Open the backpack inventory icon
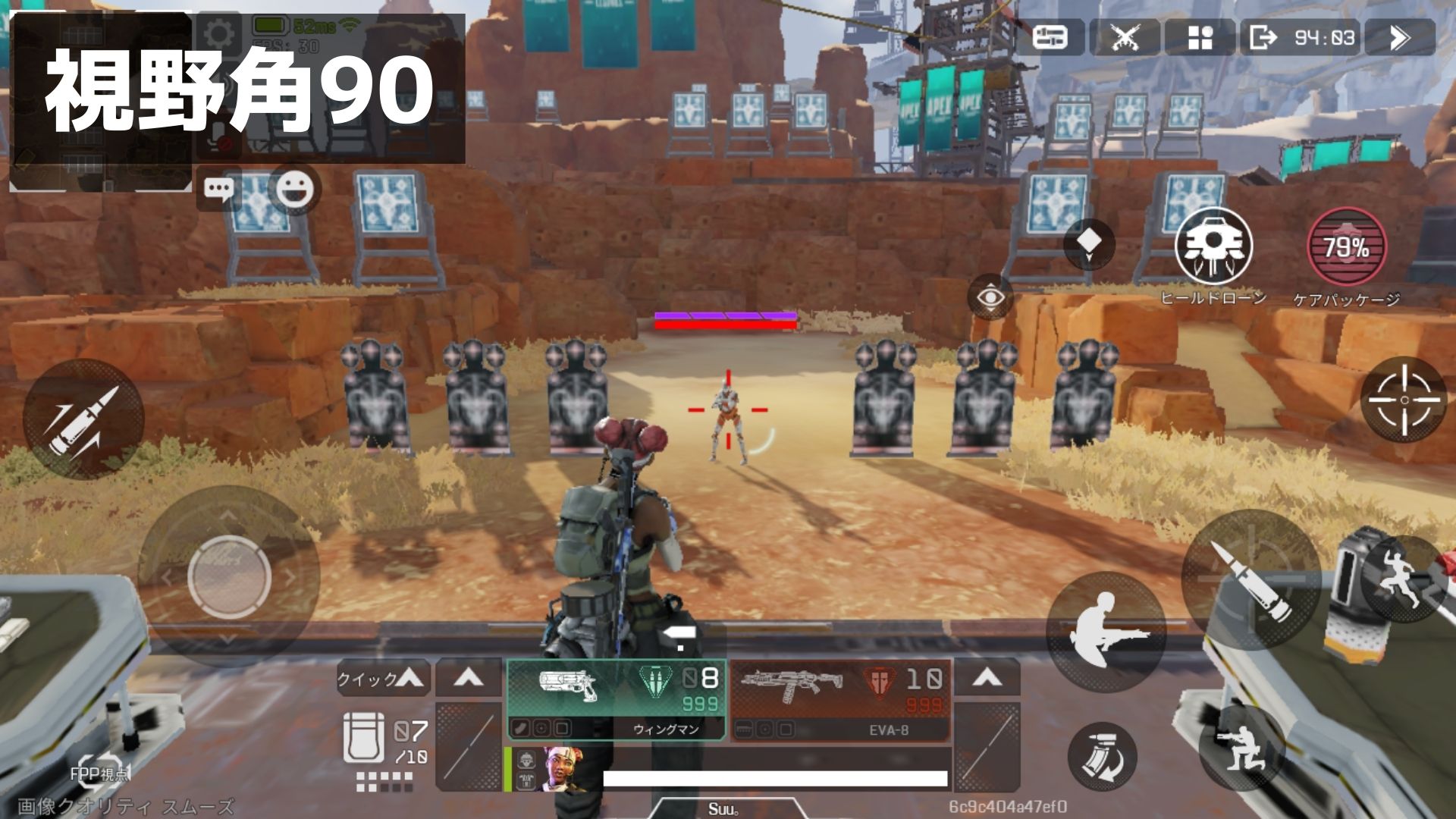1456x819 pixels. pyautogui.click(x=364, y=737)
